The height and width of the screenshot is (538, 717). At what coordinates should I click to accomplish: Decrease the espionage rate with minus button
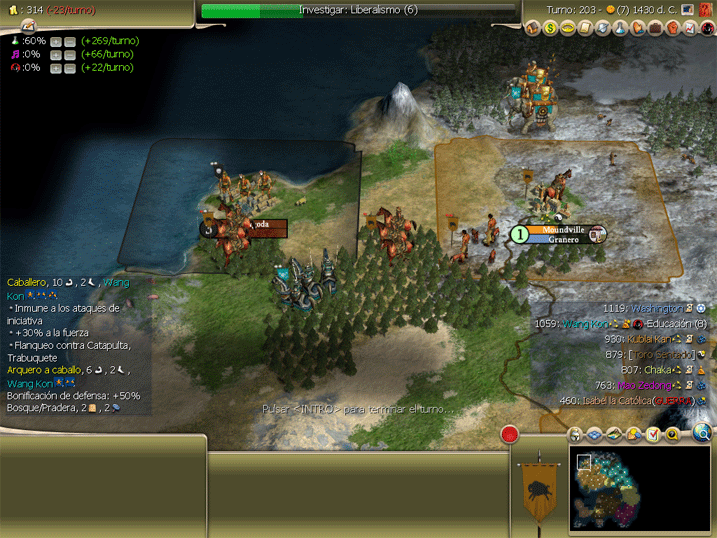click(70, 67)
